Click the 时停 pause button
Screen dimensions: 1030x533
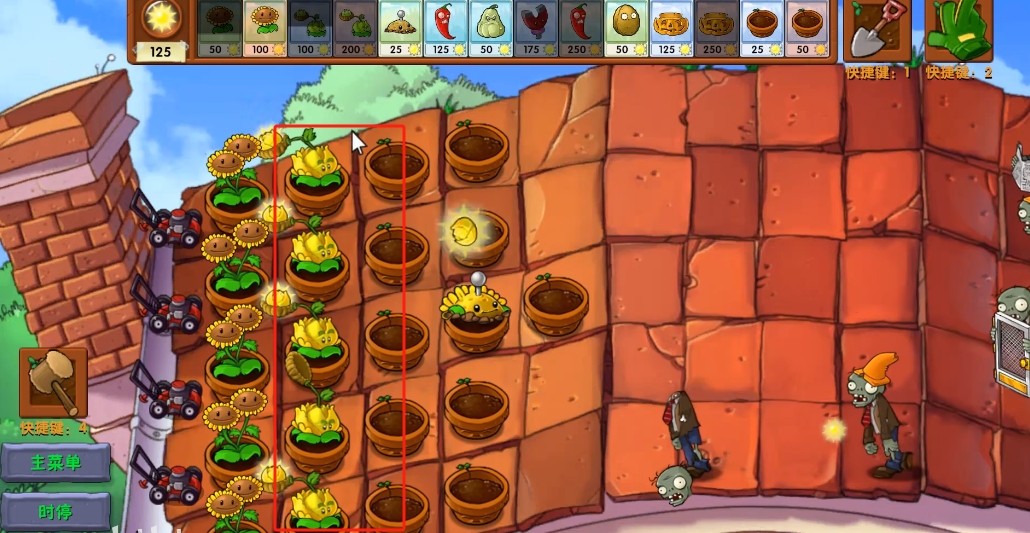(56, 511)
